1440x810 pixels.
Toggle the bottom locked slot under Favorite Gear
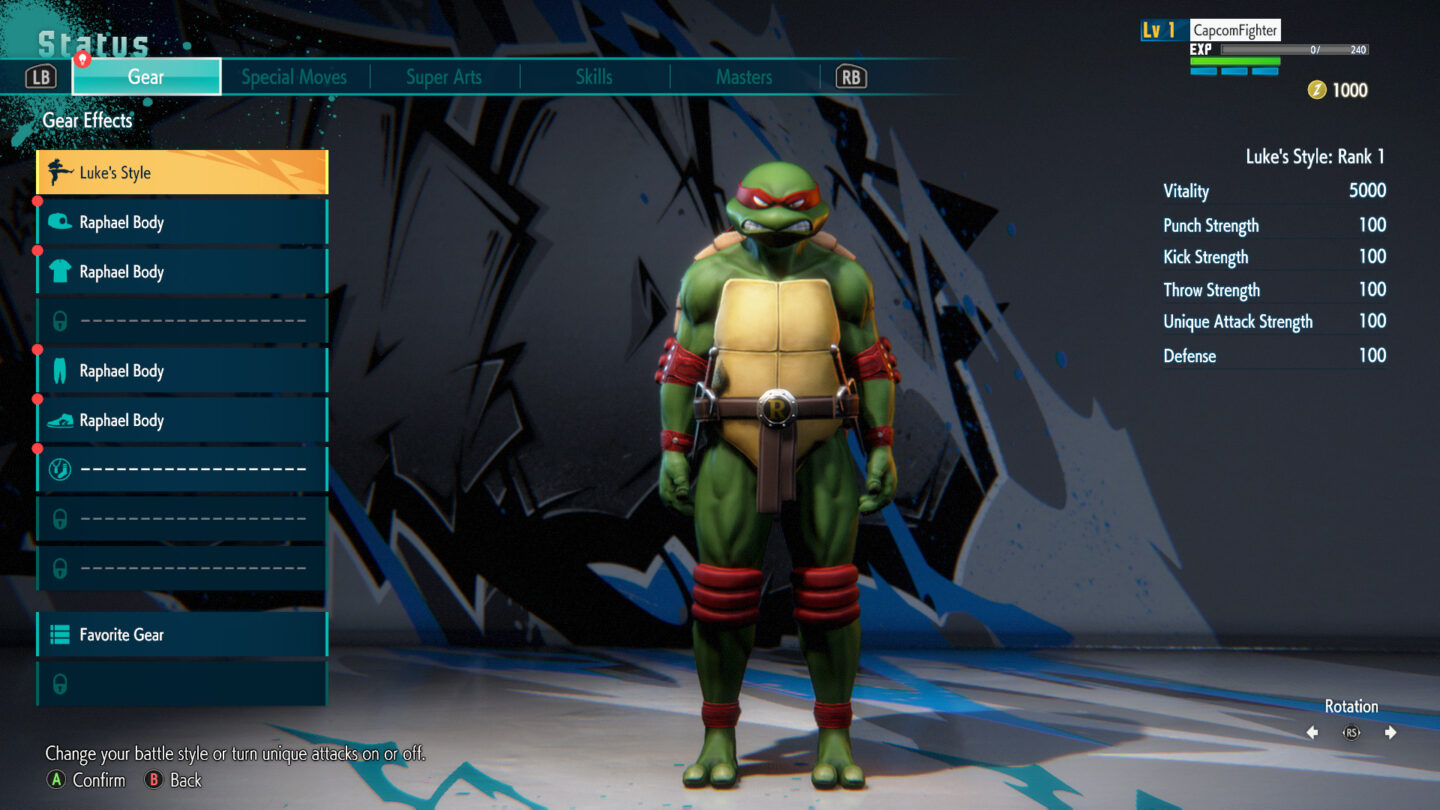pos(60,684)
